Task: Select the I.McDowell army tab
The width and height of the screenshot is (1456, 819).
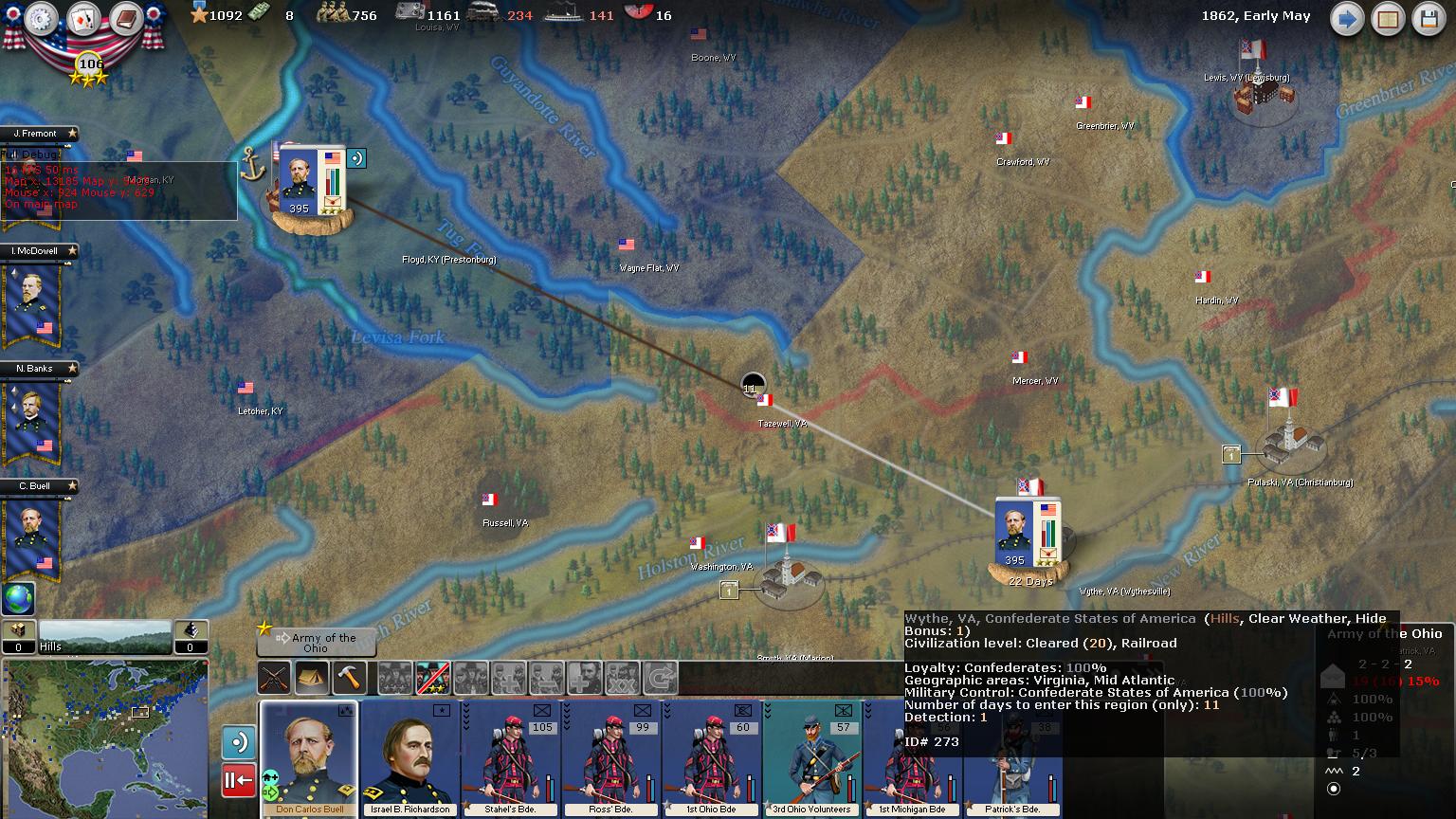Action: tap(38, 251)
